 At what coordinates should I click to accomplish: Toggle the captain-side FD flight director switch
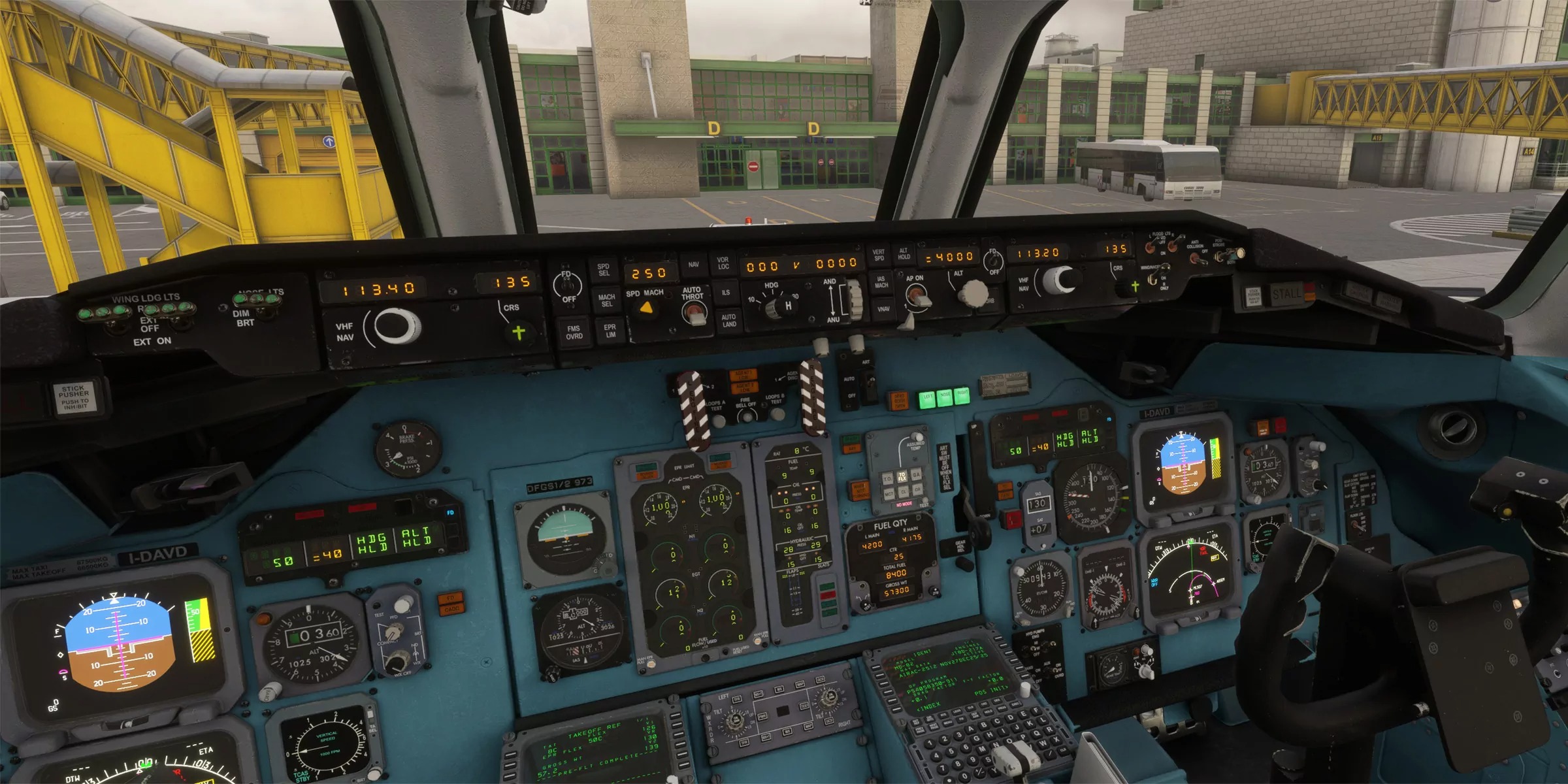coord(567,284)
